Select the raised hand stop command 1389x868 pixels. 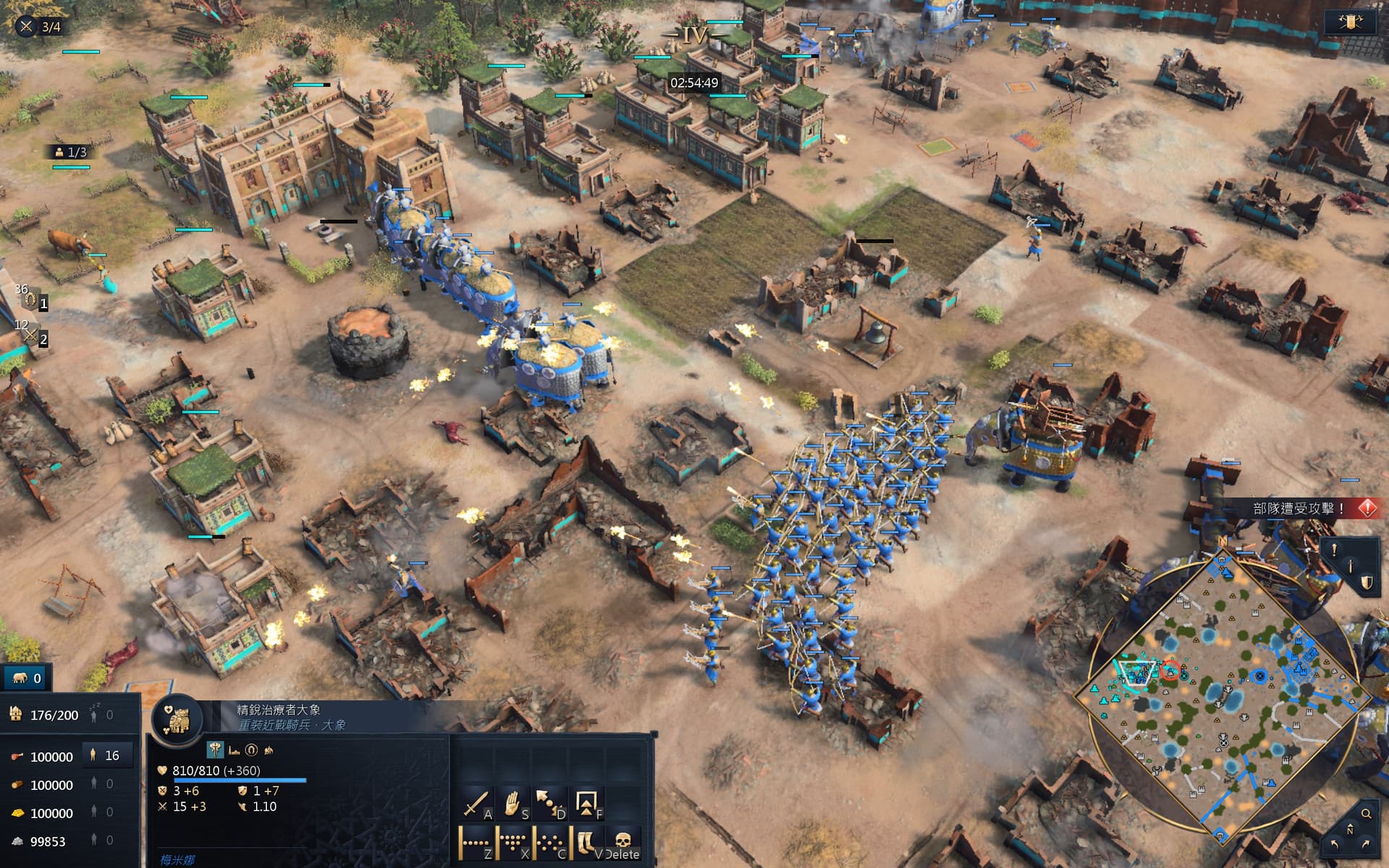pyautogui.click(x=512, y=804)
